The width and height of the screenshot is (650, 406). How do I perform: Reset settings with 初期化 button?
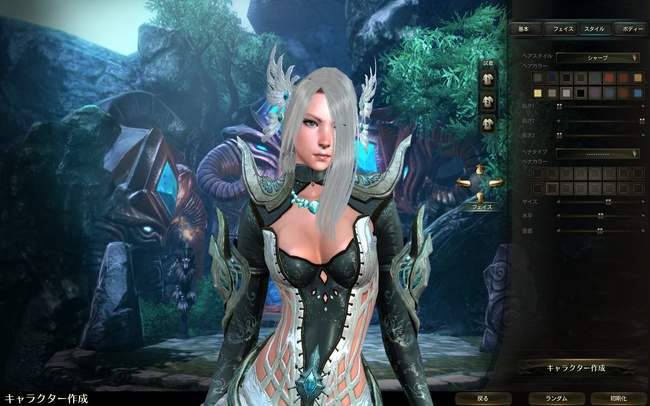(618, 397)
